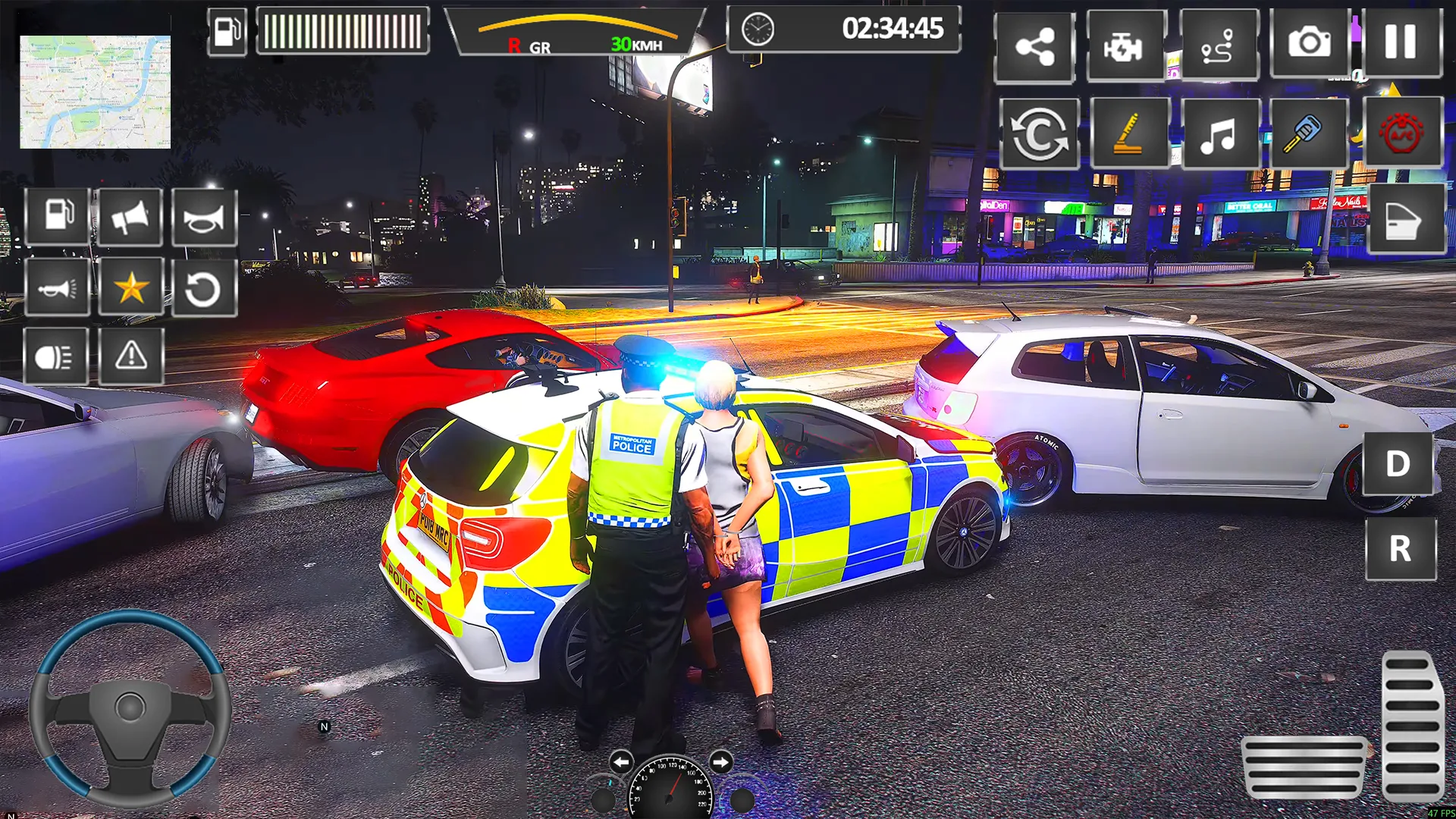Select the route waypoint icon

point(1218,46)
